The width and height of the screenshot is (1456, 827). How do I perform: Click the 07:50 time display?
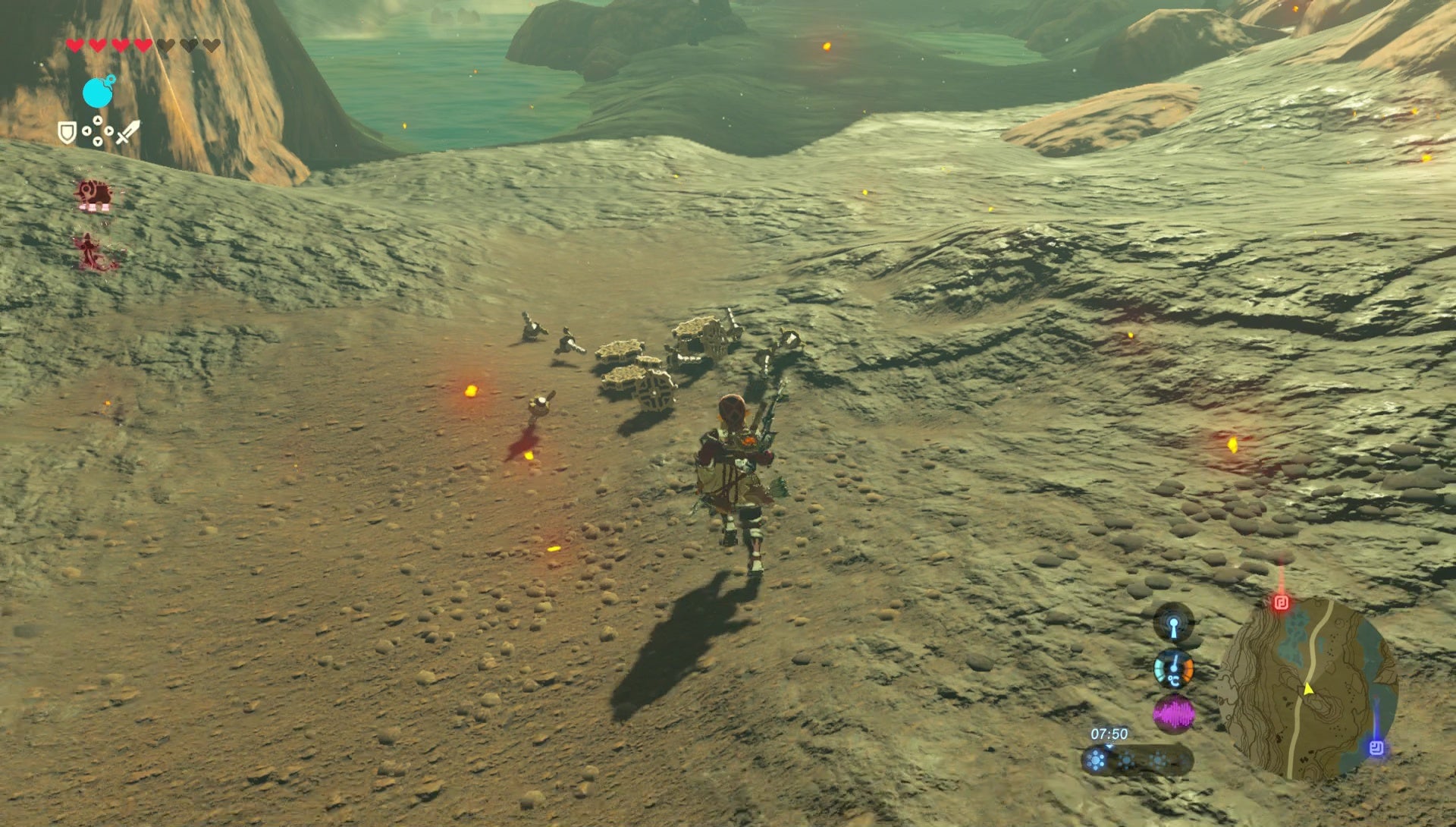1109,734
